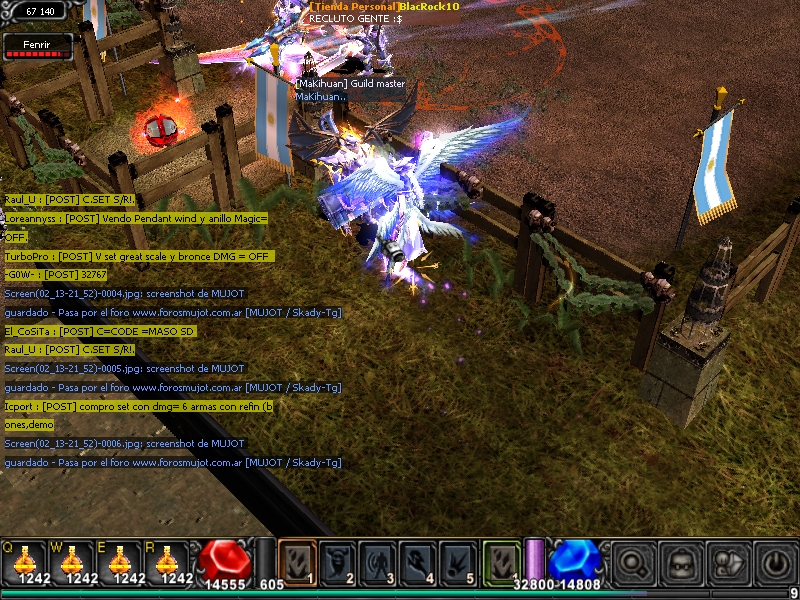This screenshot has height=600, width=800.
Task: Select skill slot number 2
Action: pyautogui.click(x=338, y=561)
